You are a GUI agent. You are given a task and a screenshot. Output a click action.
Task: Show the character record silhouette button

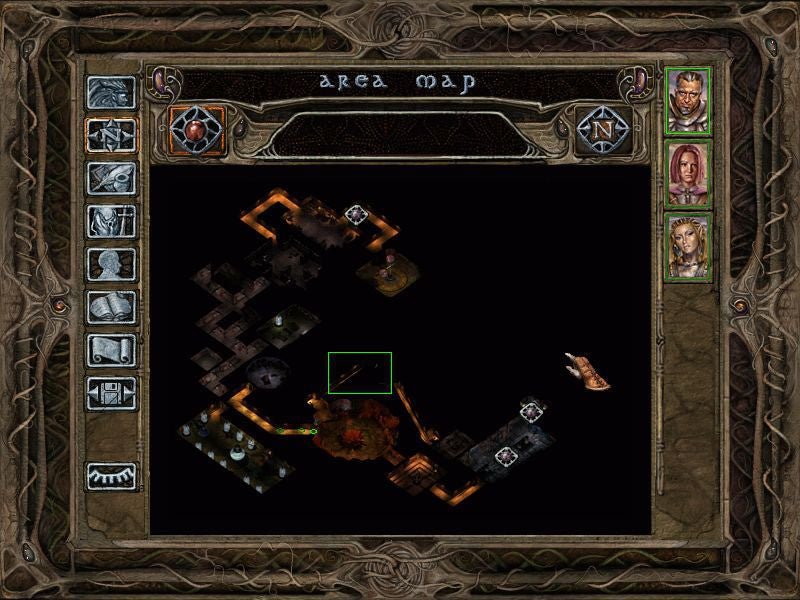tap(111, 264)
